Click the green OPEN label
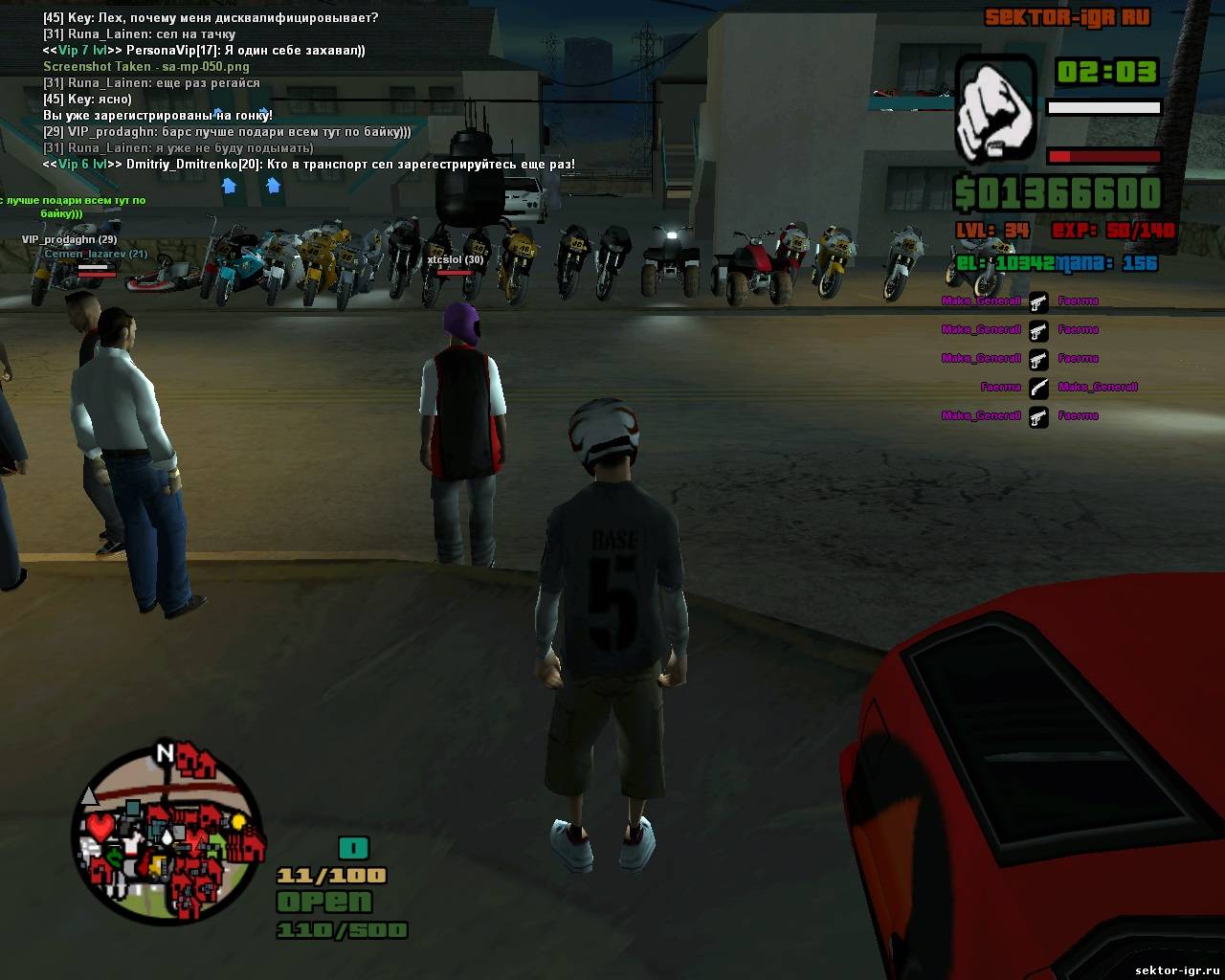The image size is (1225, 980). (x=323, y=902)
